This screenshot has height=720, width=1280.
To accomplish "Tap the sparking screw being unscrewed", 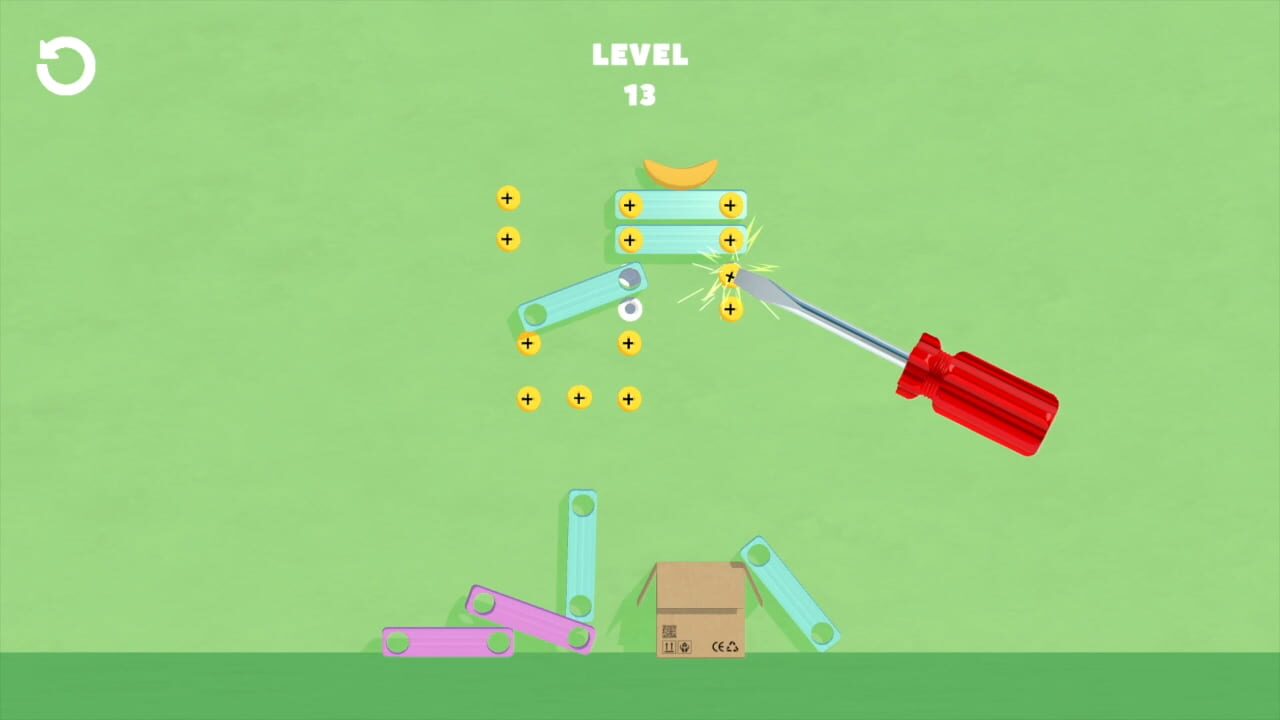I will 729,276.
